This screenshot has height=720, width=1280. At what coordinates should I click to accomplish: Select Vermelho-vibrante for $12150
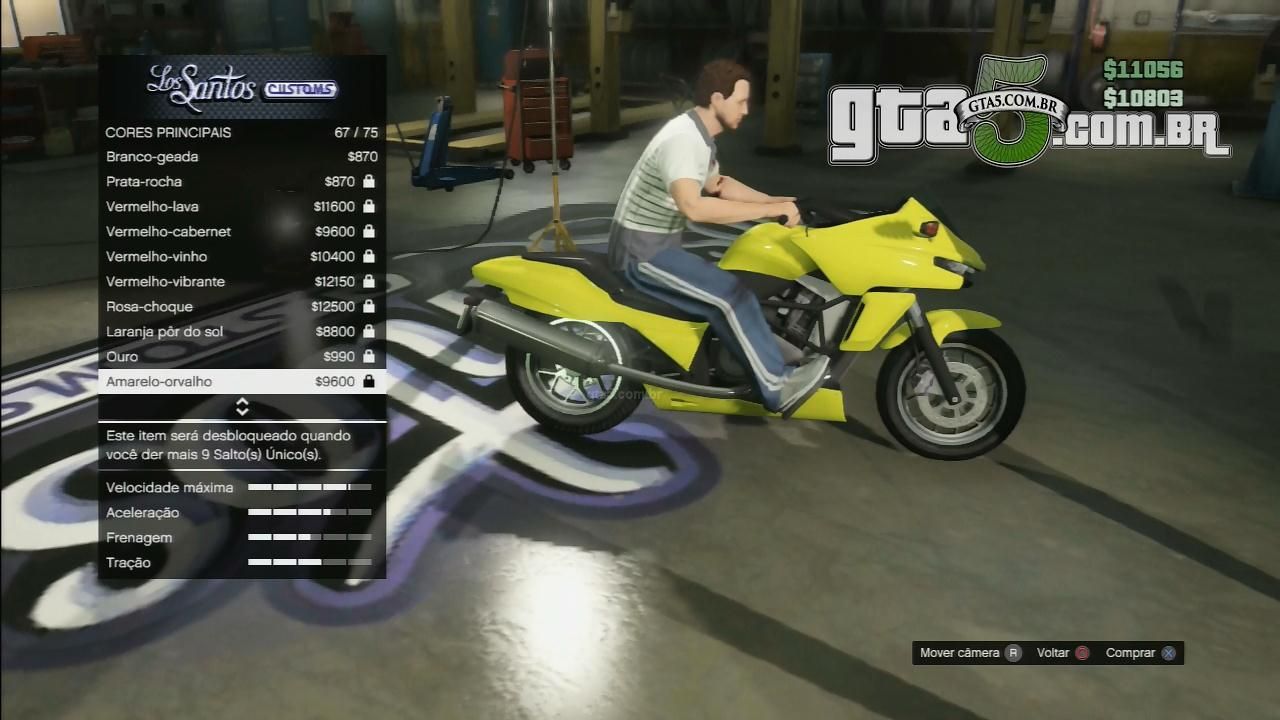pyautogui.click(x=242, y=282)
